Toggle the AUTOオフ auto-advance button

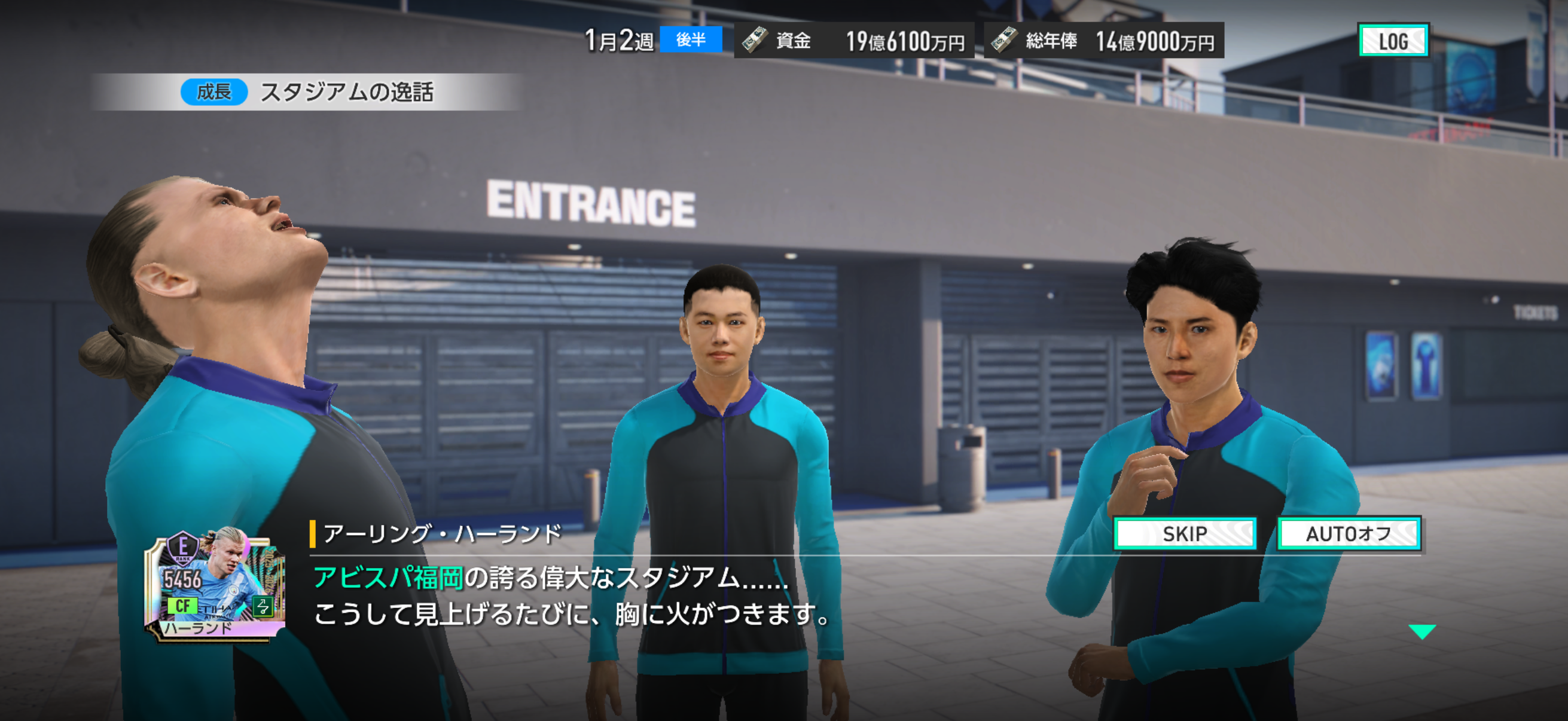(x=1349, y=534)
